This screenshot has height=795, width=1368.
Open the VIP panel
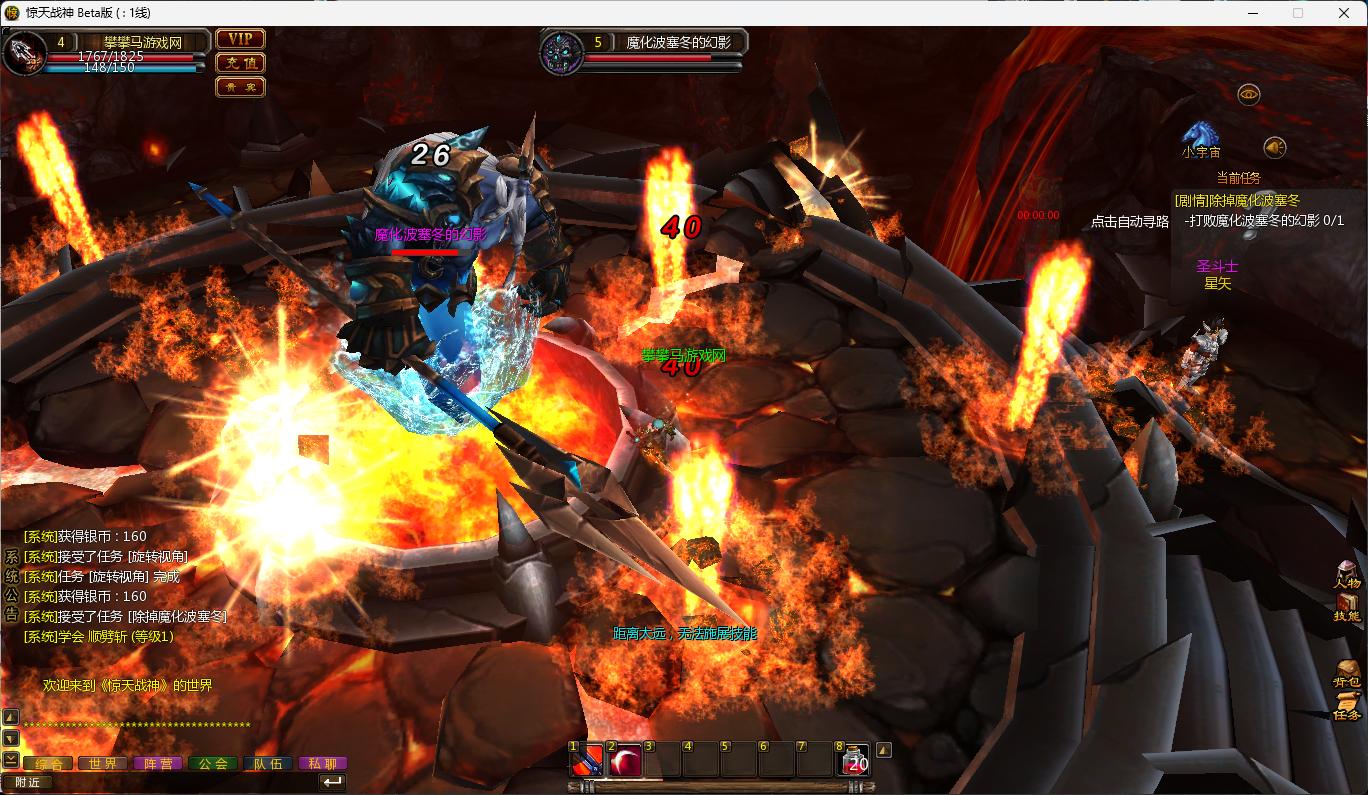pyautogui.click(x=240, y=39)
